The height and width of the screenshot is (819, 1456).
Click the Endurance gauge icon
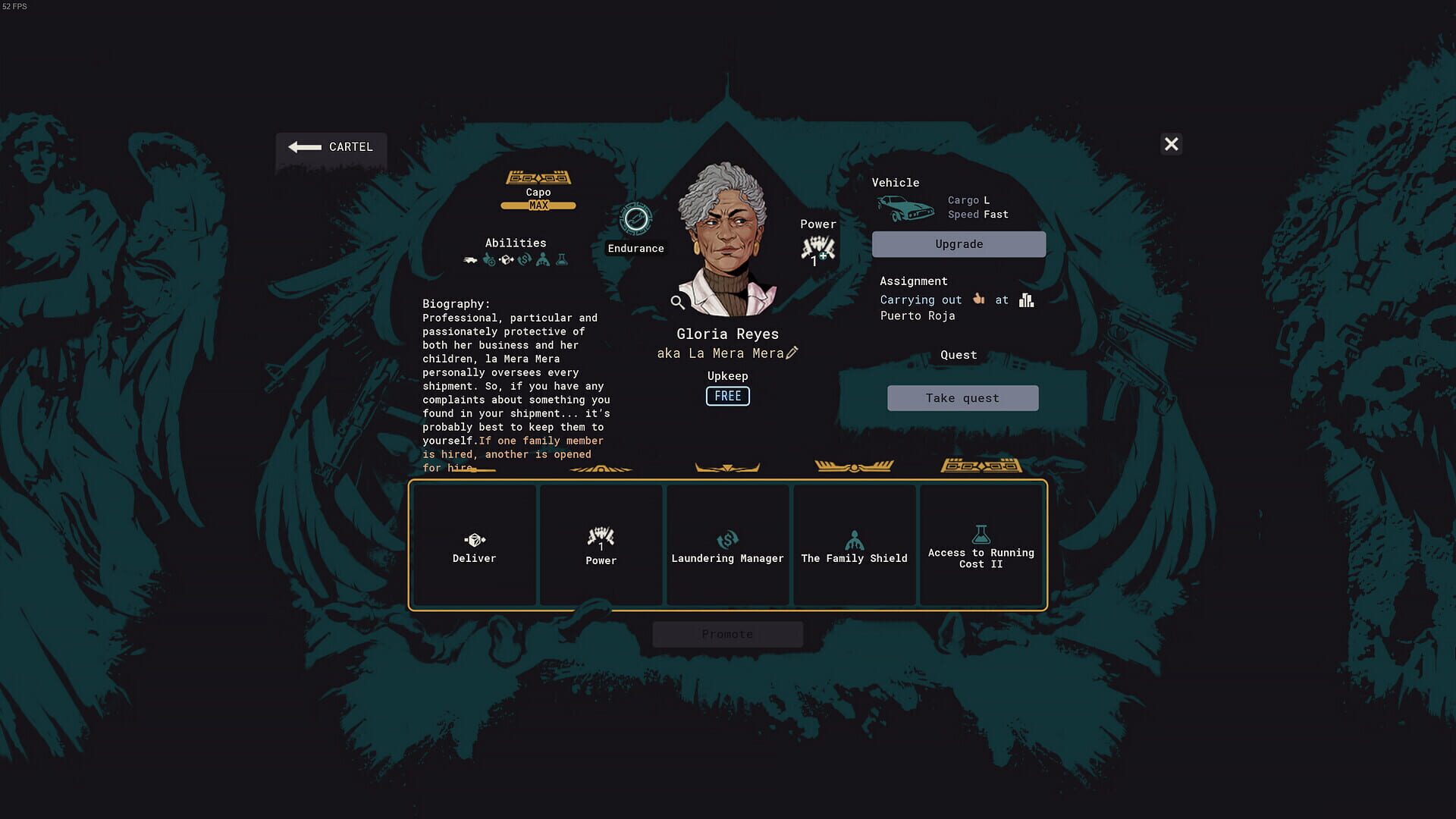[x=635, y=218]
